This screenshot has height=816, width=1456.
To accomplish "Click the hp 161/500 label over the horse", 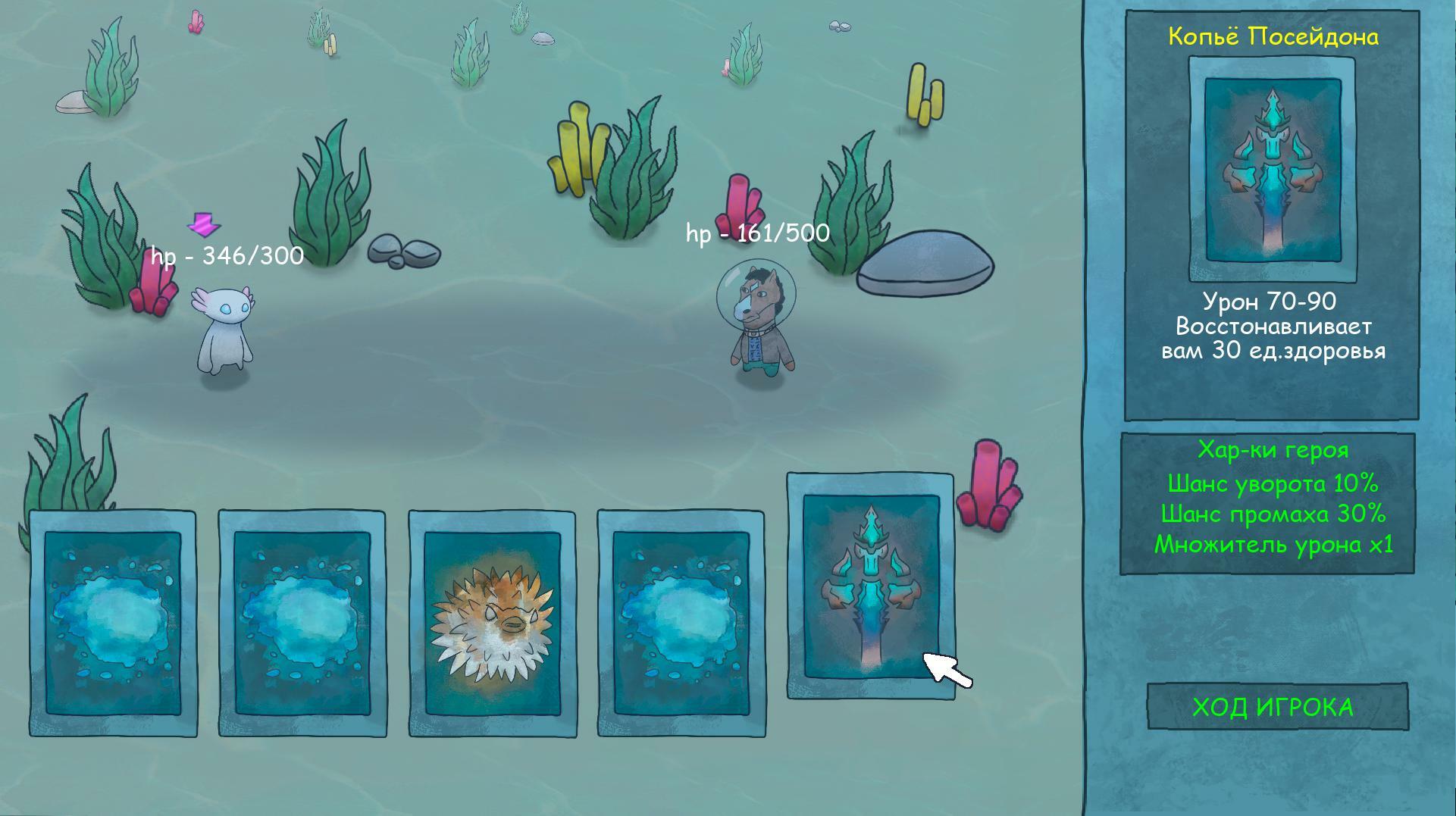I will pyautogui.click(x=756, y=234).
